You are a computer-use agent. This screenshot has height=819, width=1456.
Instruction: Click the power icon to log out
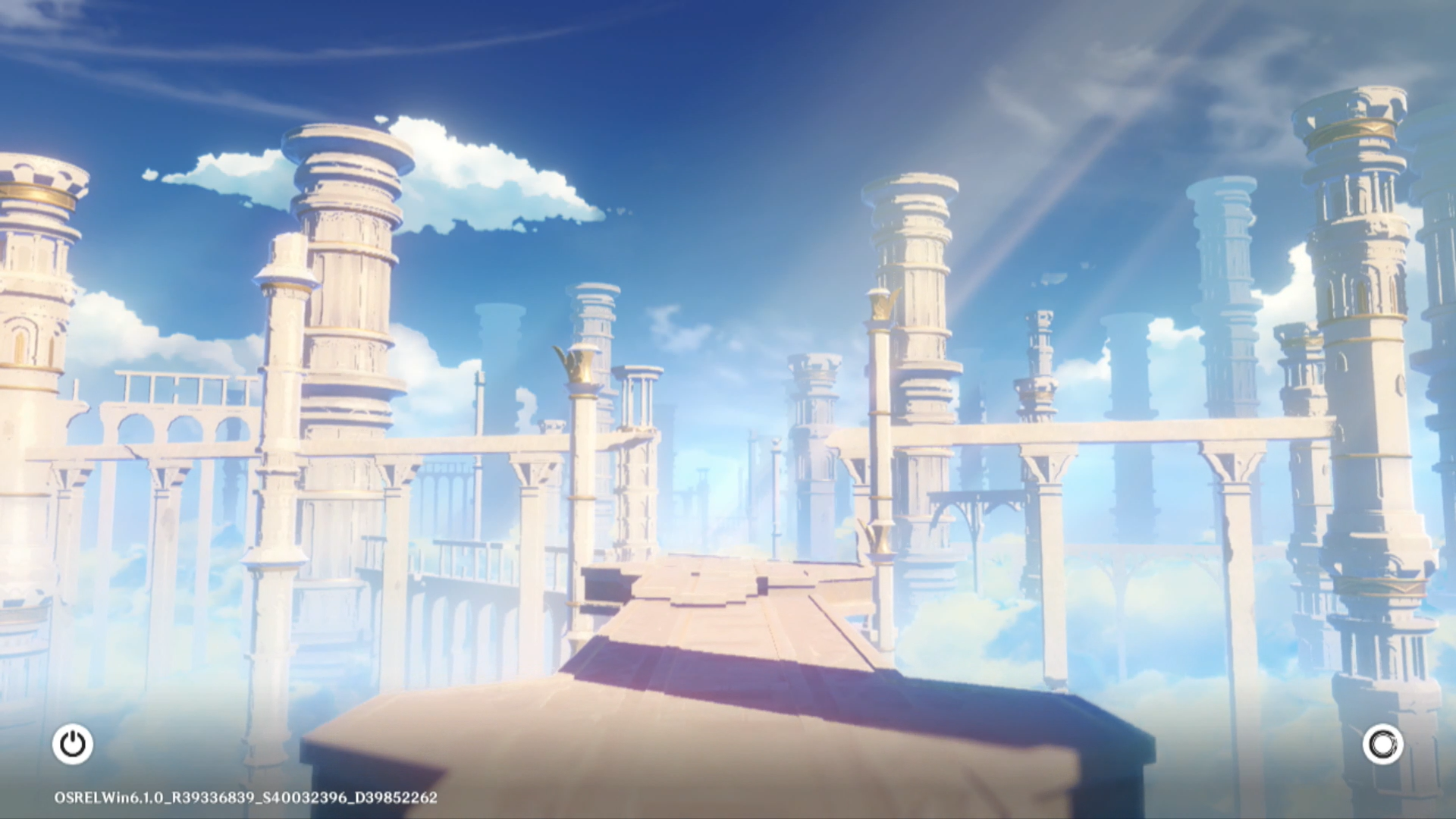tap(73, 744)
